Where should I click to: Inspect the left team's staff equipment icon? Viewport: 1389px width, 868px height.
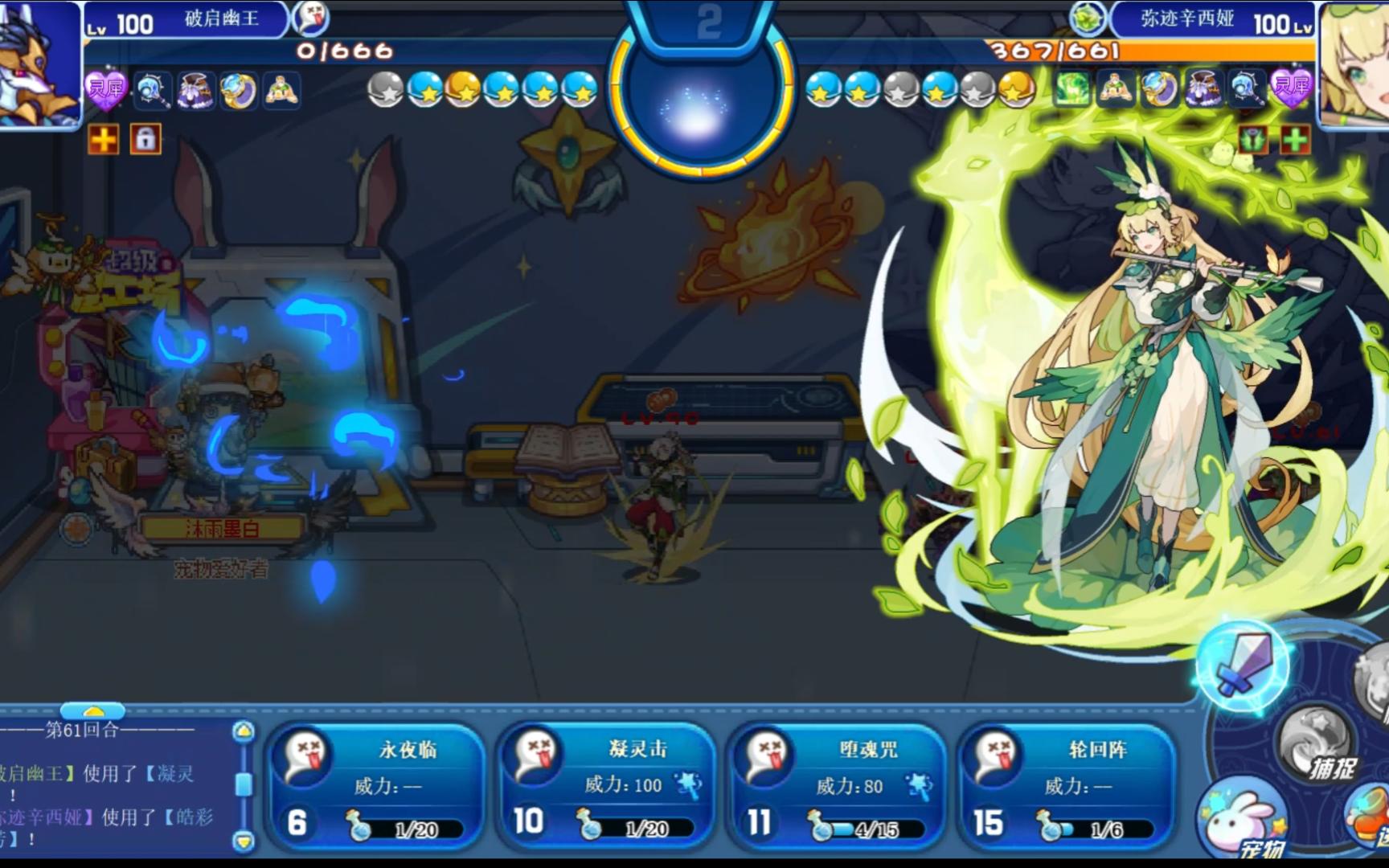pos(152,90)
